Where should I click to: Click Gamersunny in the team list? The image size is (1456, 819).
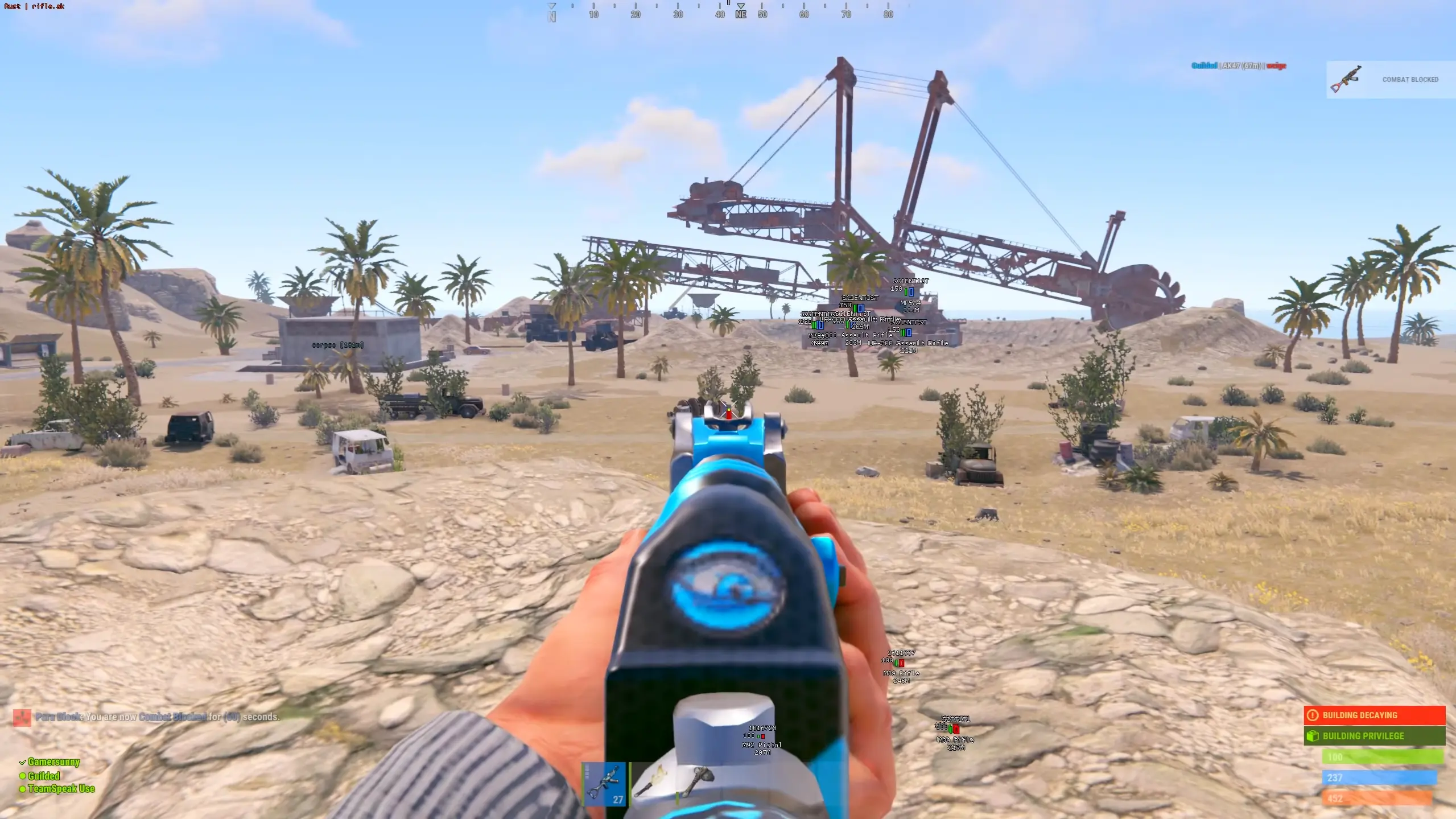[x=53, y=762]
